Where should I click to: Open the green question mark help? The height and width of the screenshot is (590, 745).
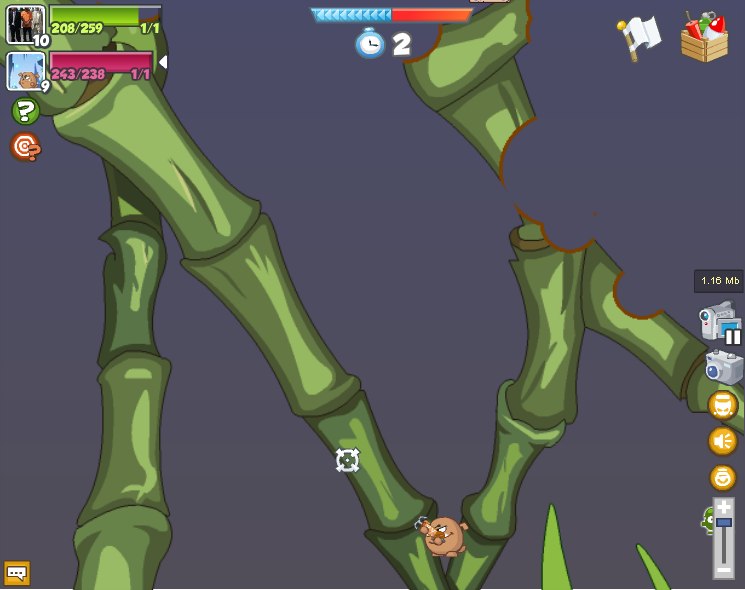(x=25, y=112)
